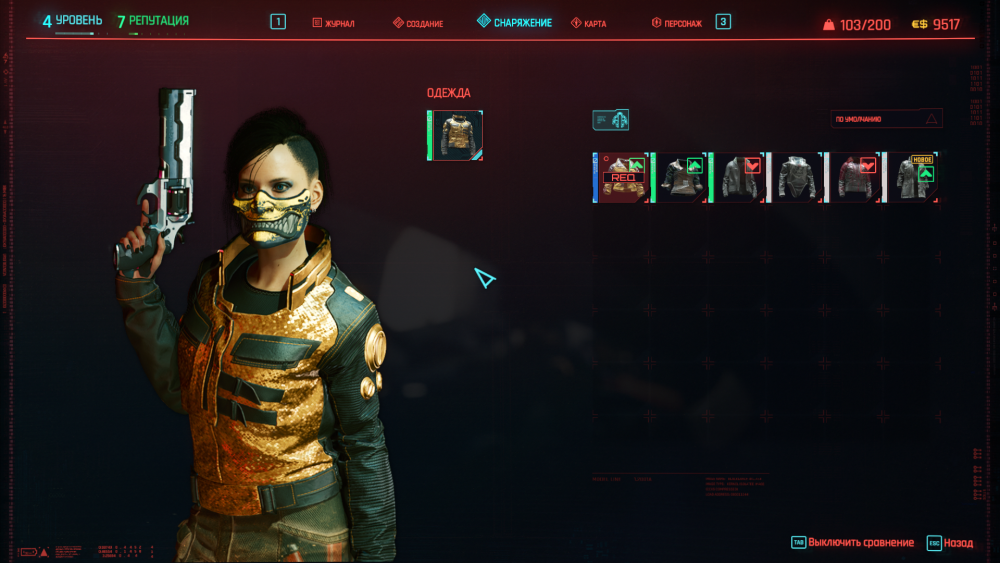Select the Снаряжение tab
This screenshot has width=1000, height=563.
515,22
